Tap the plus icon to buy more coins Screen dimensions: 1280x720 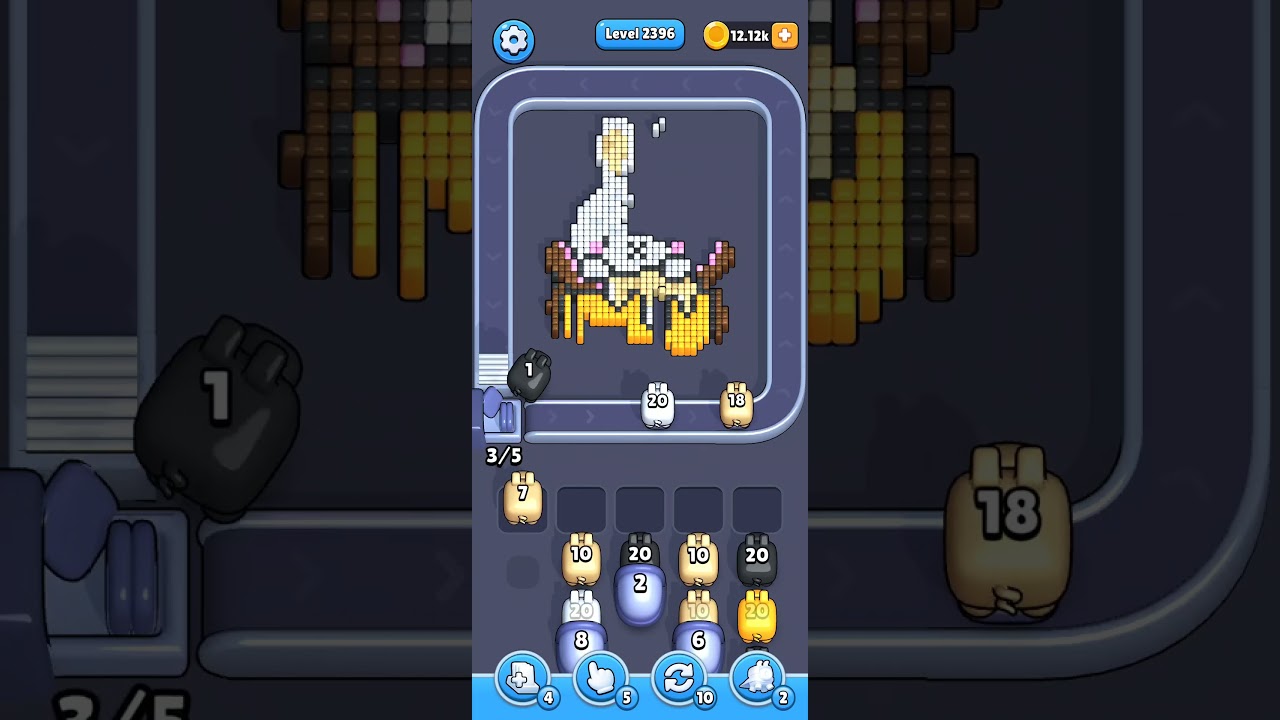tap(784, 35)
